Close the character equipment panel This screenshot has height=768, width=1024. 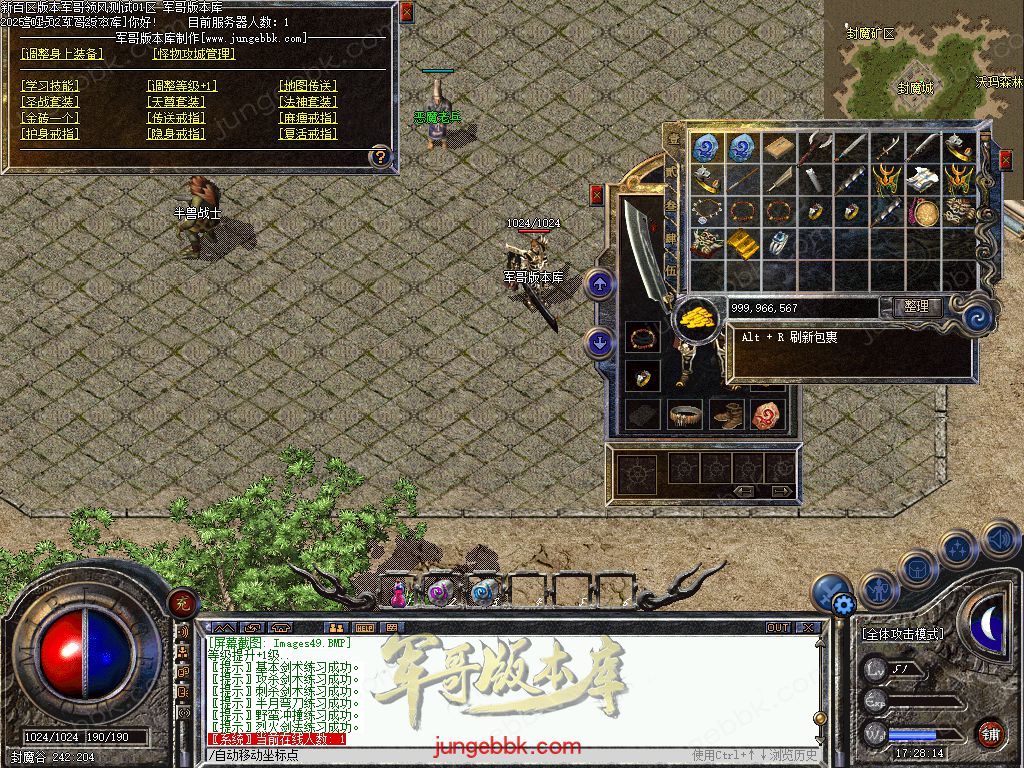[597, 195]
